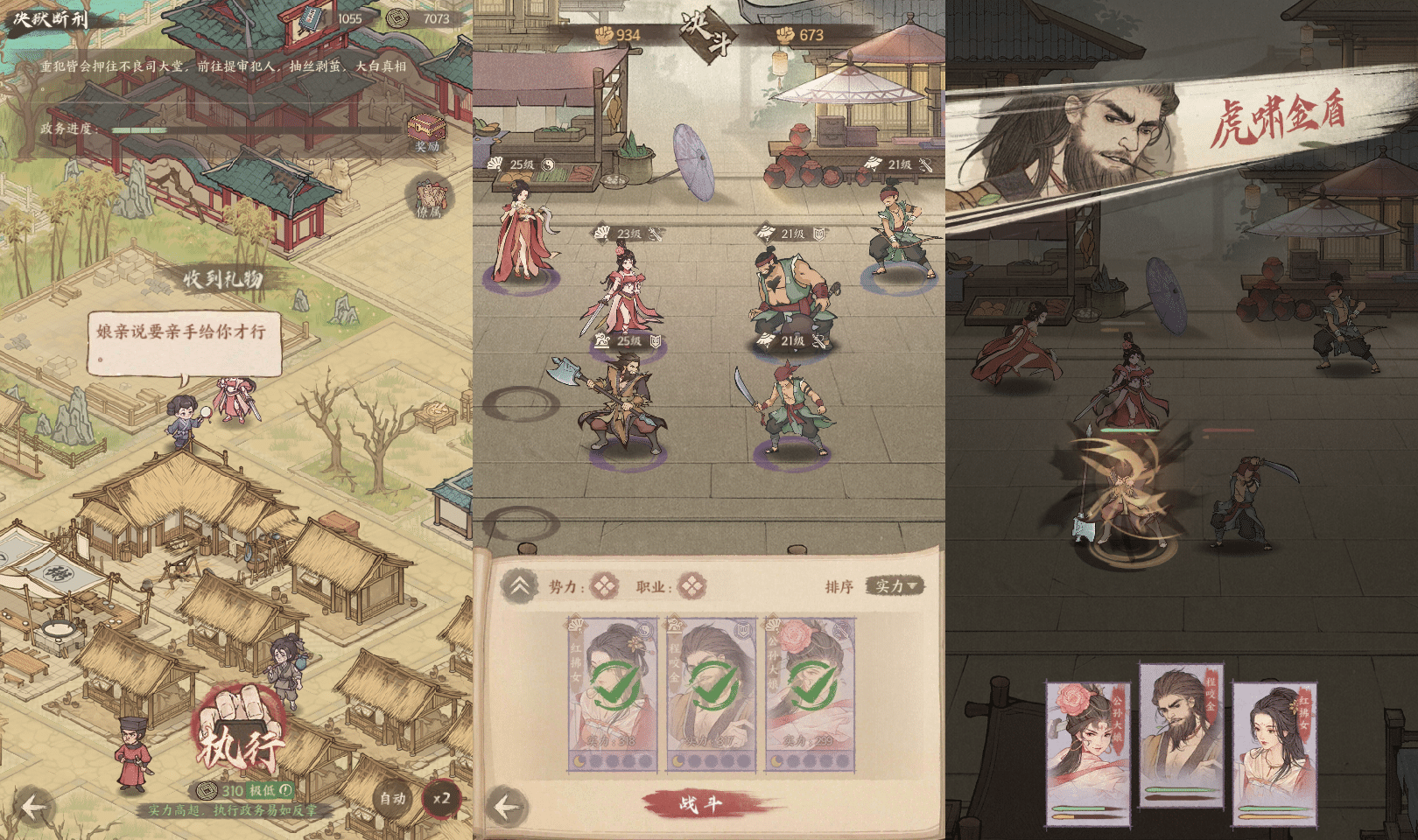This screenshot has height=840, width=1418.
Task: Go back from the city governance screen
Action: pos(33,807)
